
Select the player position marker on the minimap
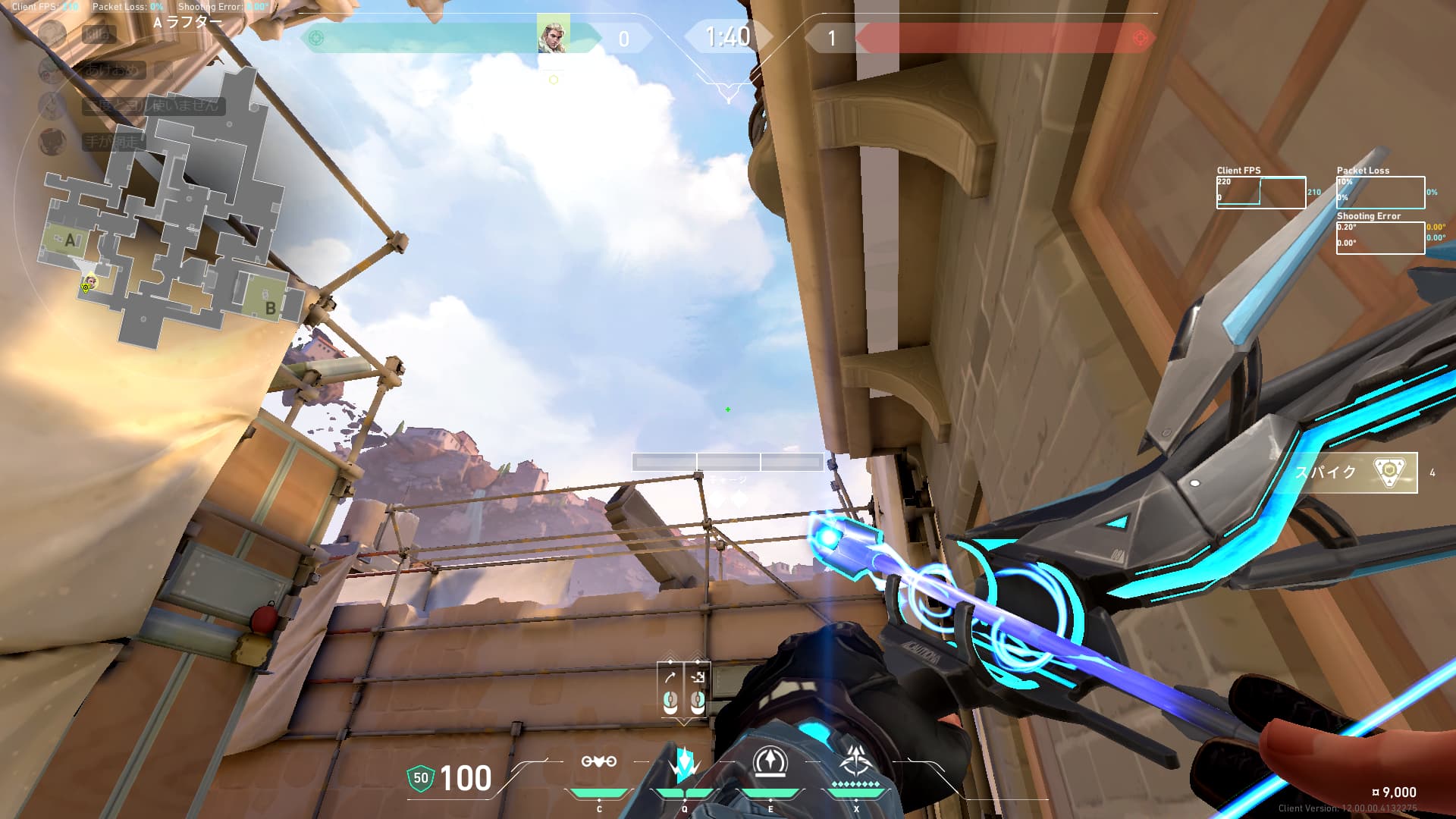(89, 284)
